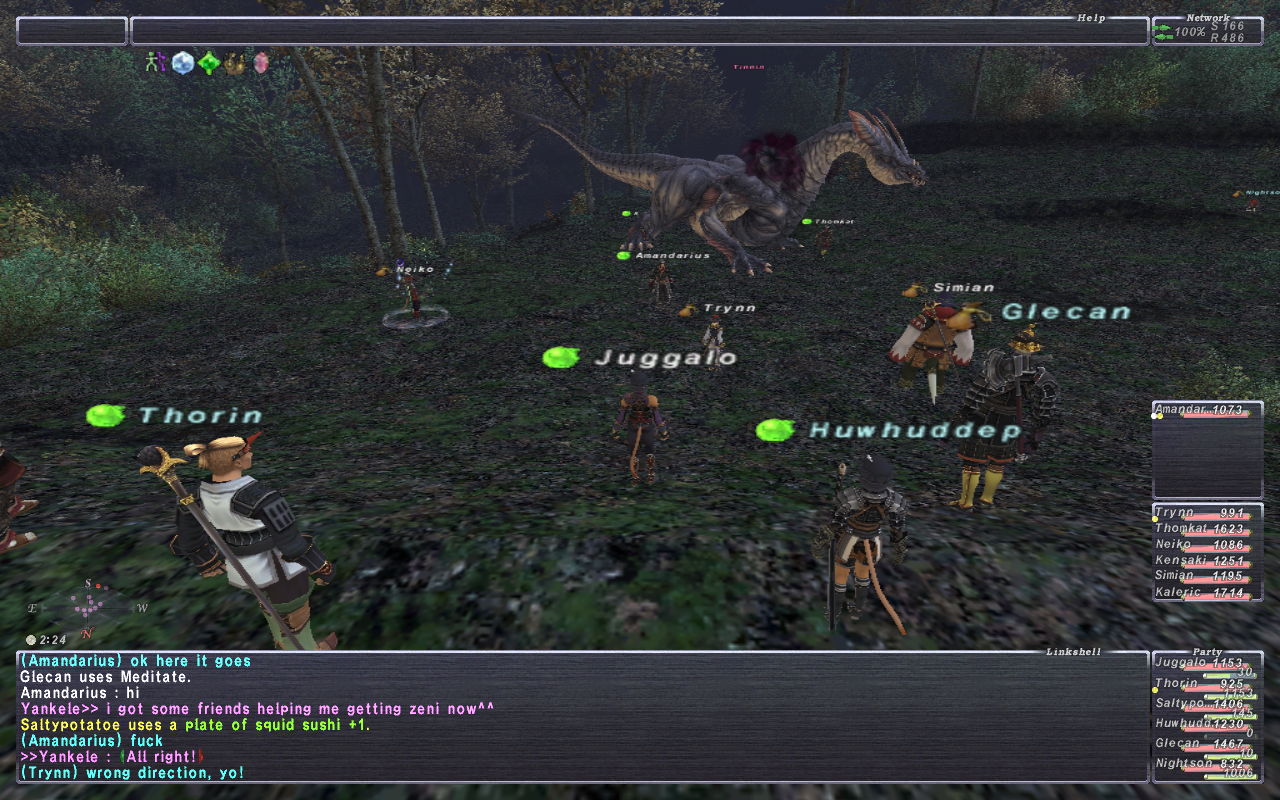Click the Network status indicator
The image size is (1280, 800).
1207,32
